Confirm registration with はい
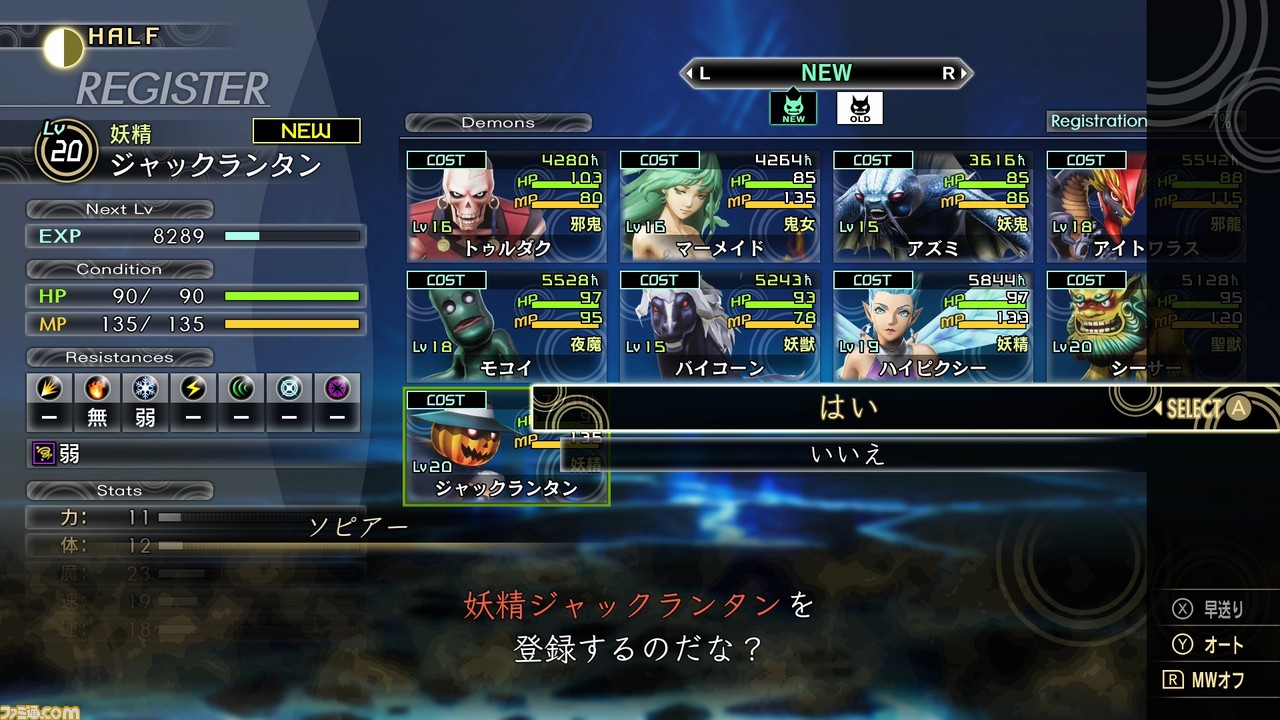The width and height of the screenshot is (1280, 720). (x=848, y=407)
